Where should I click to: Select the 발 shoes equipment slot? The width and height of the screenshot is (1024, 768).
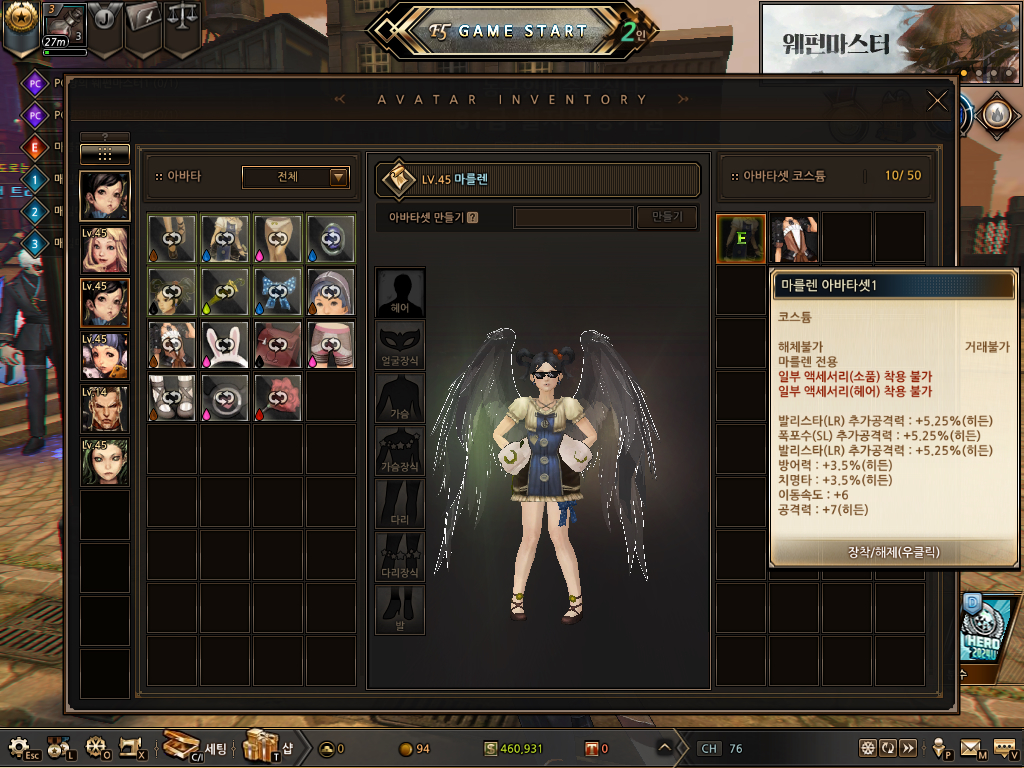(x=400, y=610)
